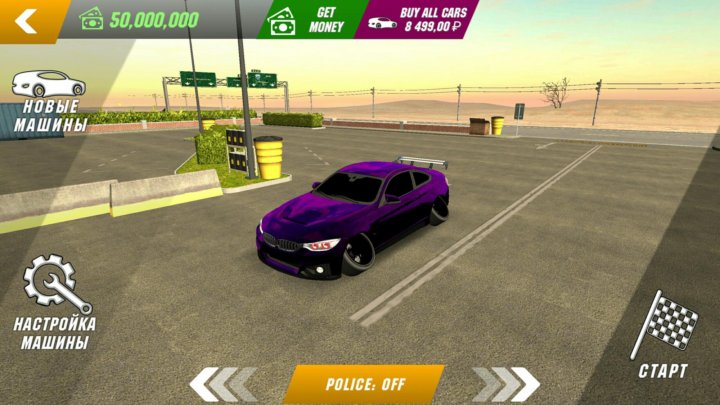Start the race with the Старт flag
720x405 pixels.
pos(663,335)
